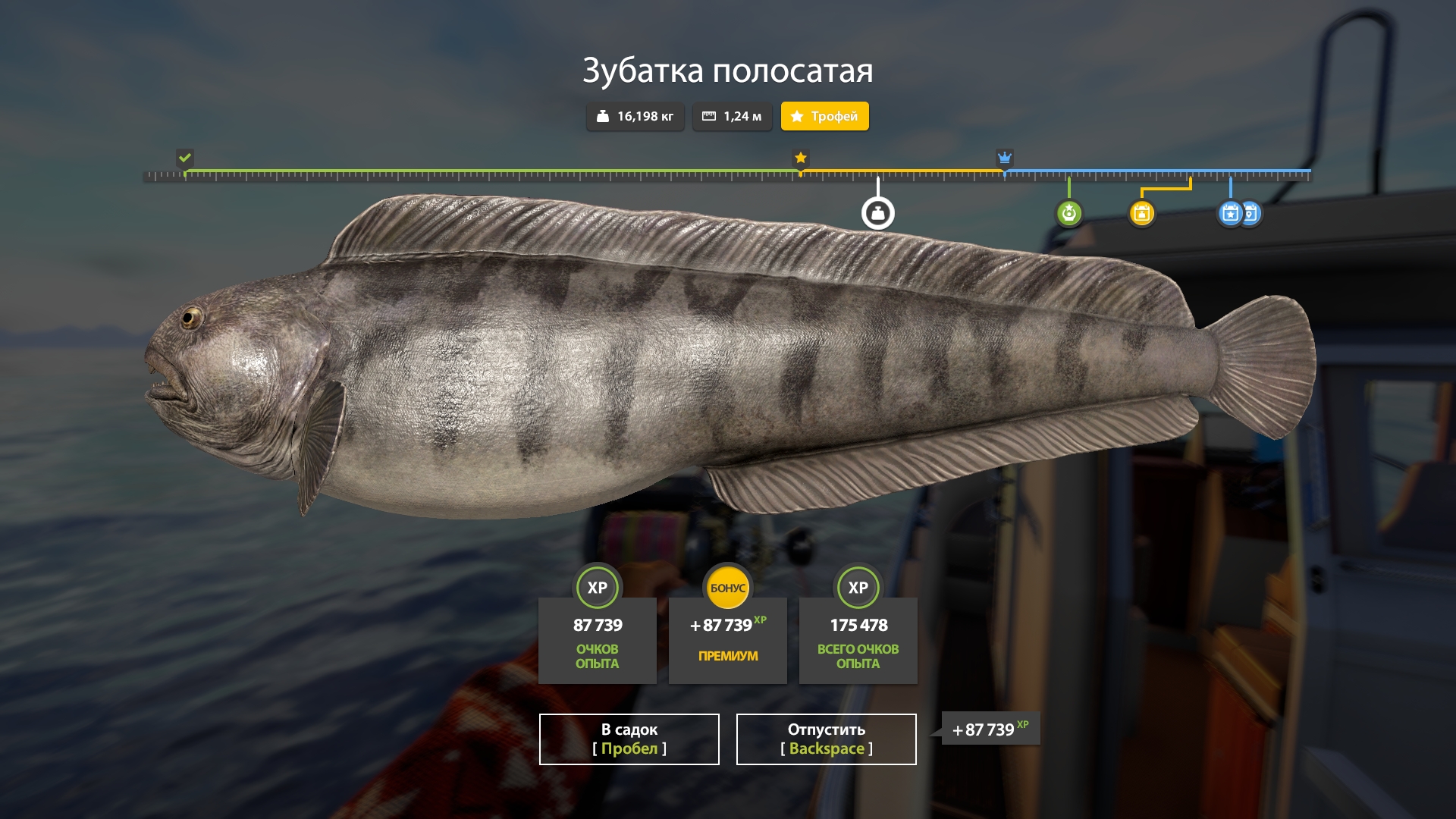Select the white weight marker on the scale

click(877, 213)
